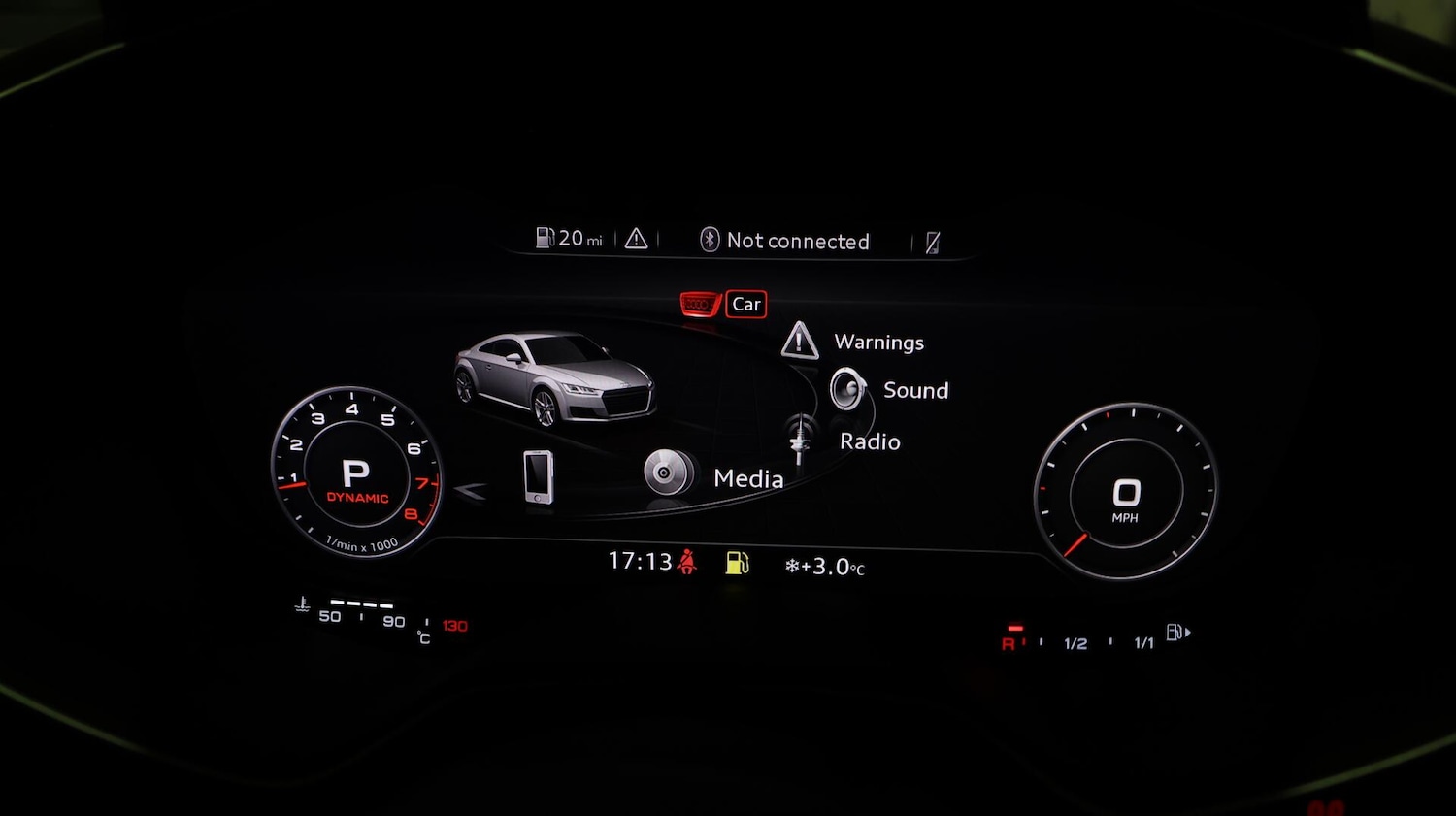The image size is (1456, 816).
Task: Click the warning triangle in the top status bar
Action: point(636,238)
